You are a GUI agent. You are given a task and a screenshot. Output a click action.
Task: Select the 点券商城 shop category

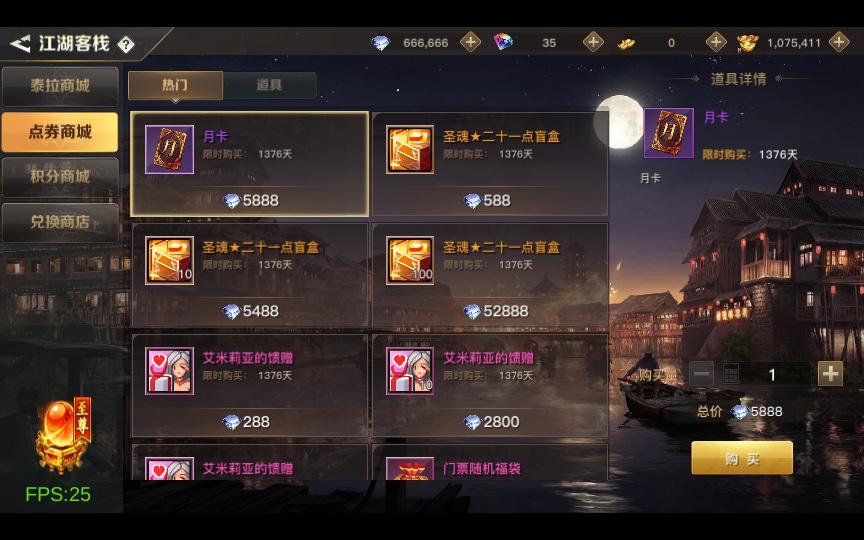[x=60, y=132]
